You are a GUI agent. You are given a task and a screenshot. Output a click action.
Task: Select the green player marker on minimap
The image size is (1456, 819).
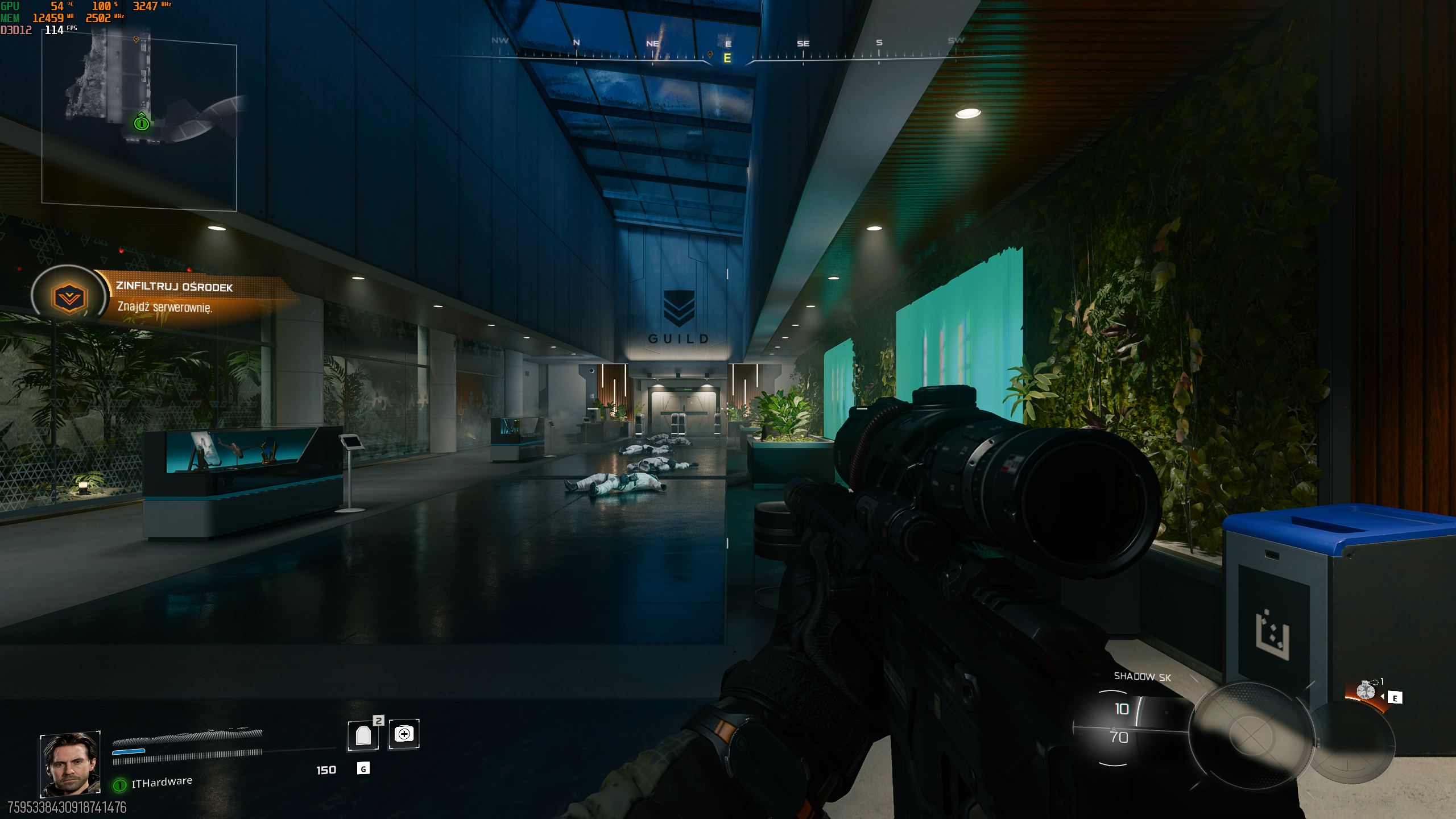(142, 122)
